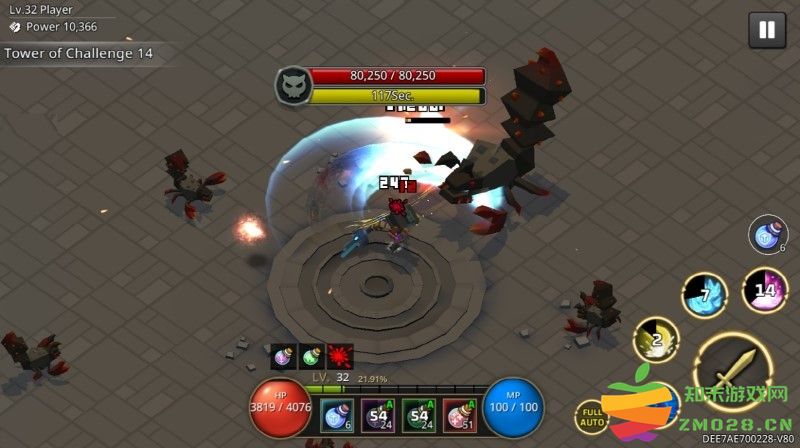Pause the game
Screen dimensions: 800x448
(x=767, y=30)
